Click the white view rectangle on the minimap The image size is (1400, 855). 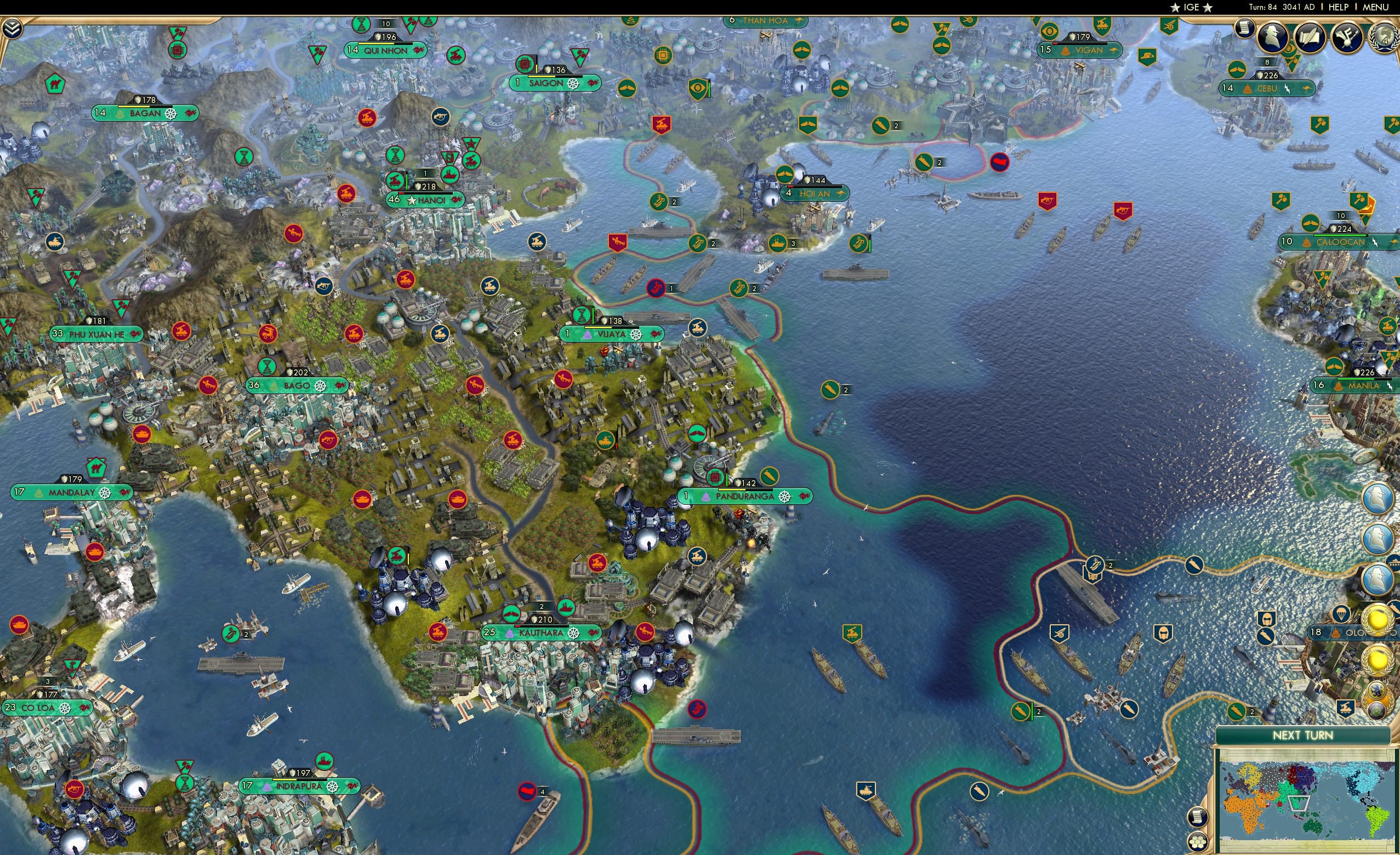point(1299,805)
